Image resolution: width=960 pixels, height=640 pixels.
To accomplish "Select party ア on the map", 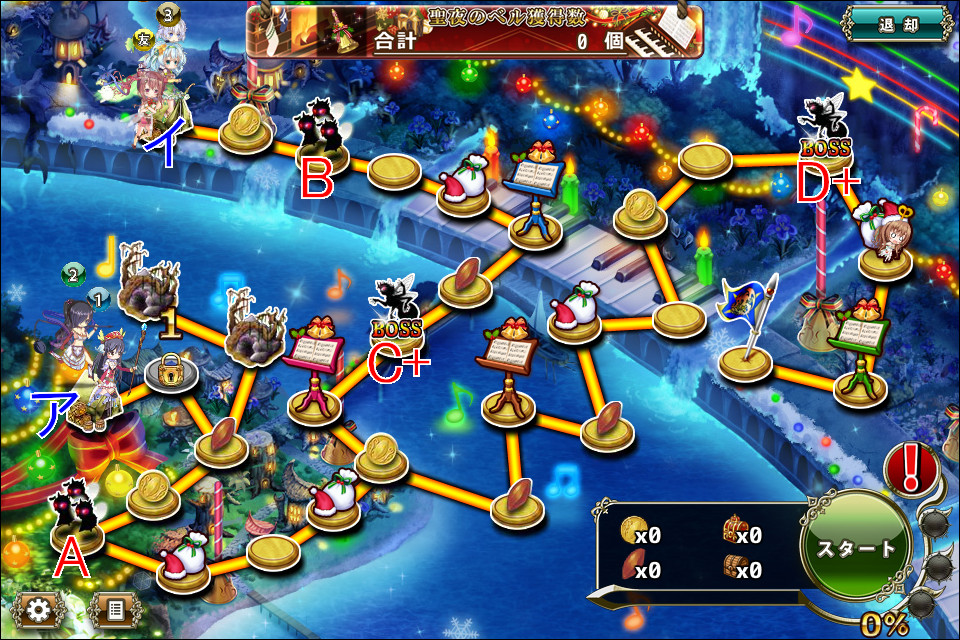I will tap(92, 360).
